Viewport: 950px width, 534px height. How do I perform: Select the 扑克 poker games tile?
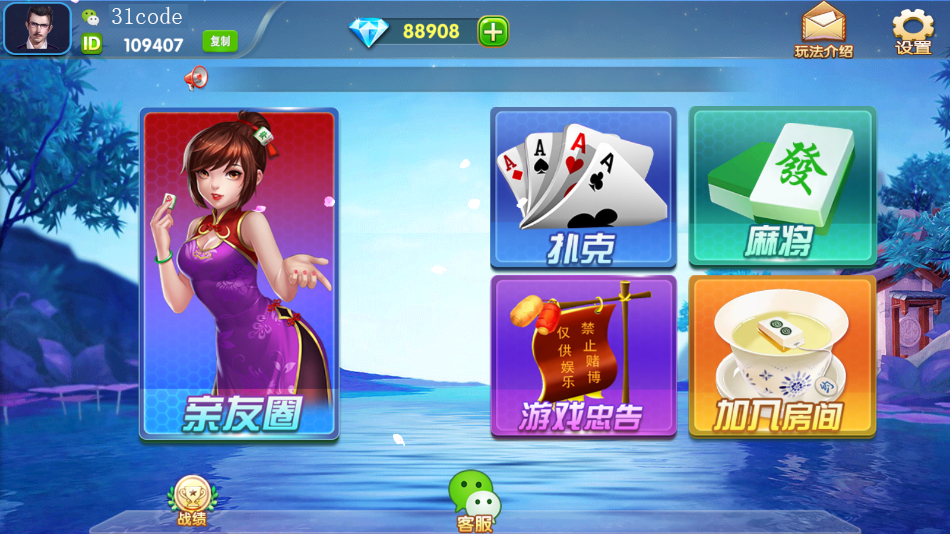coord(583,187)
